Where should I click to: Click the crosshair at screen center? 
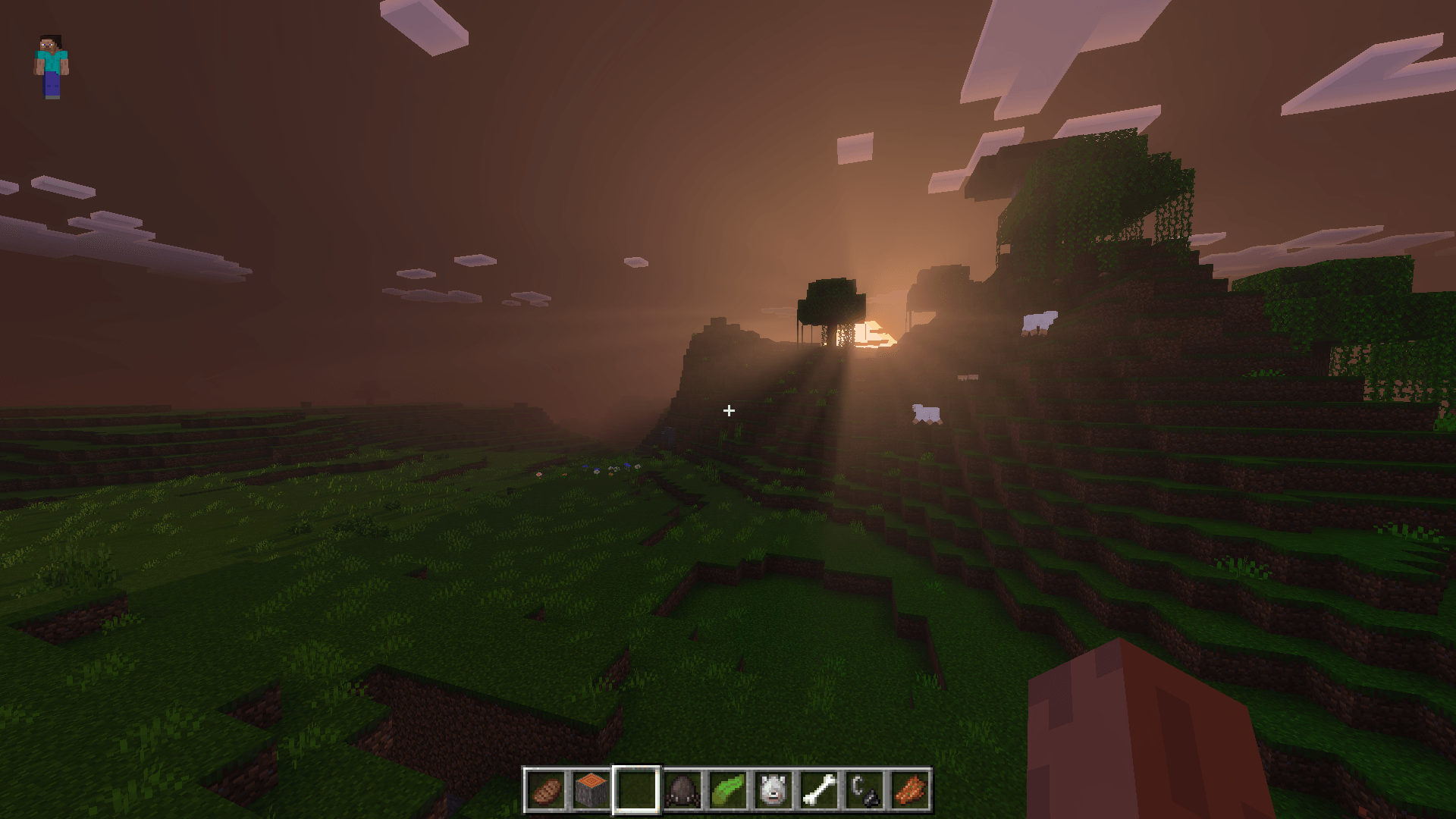click(728, 411)
